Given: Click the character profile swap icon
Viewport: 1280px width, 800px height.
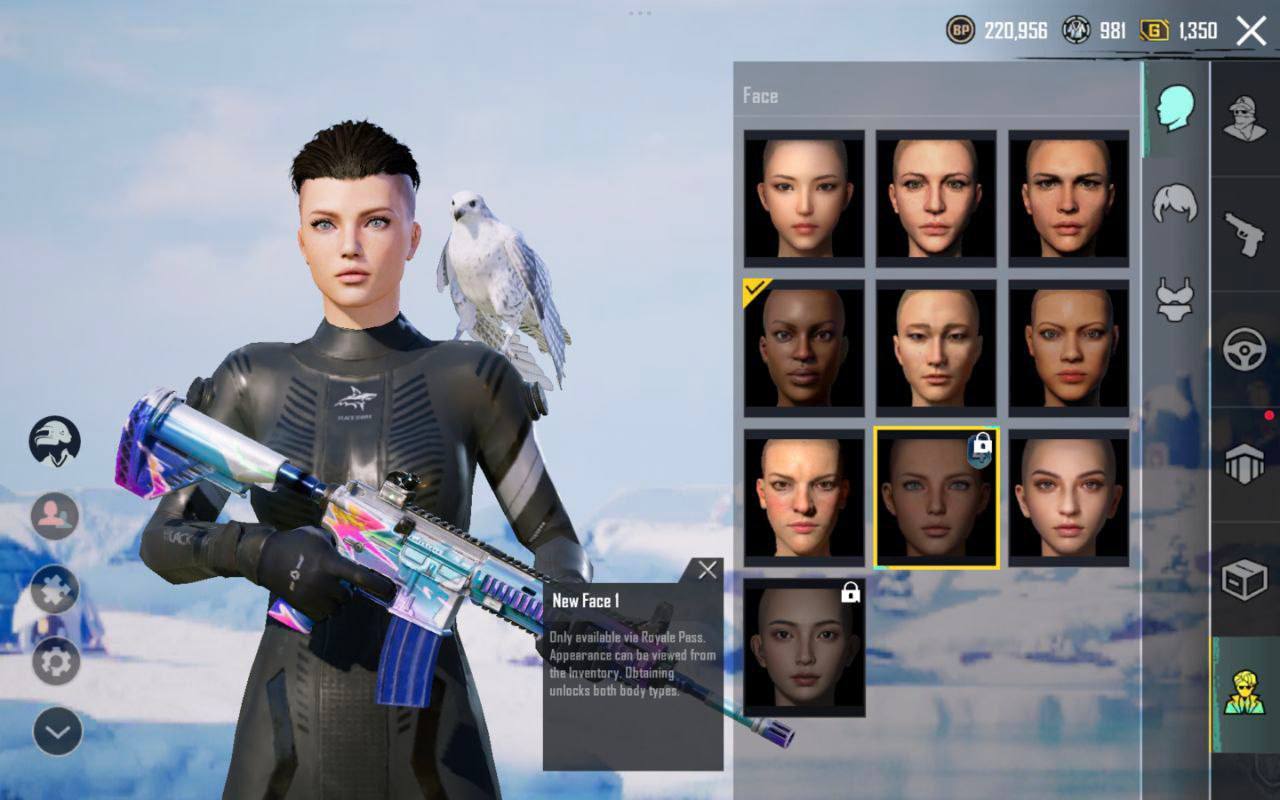Looking at the screenshot, I should [54, 516].
